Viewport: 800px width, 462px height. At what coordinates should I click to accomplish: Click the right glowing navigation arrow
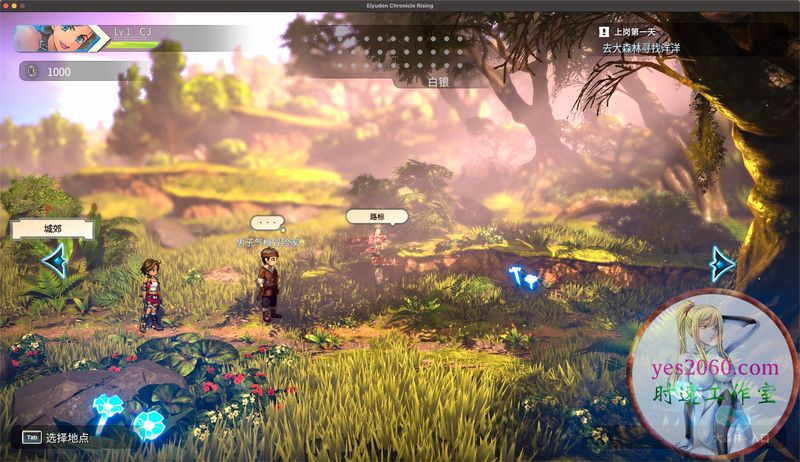click(x=721, y=264)
